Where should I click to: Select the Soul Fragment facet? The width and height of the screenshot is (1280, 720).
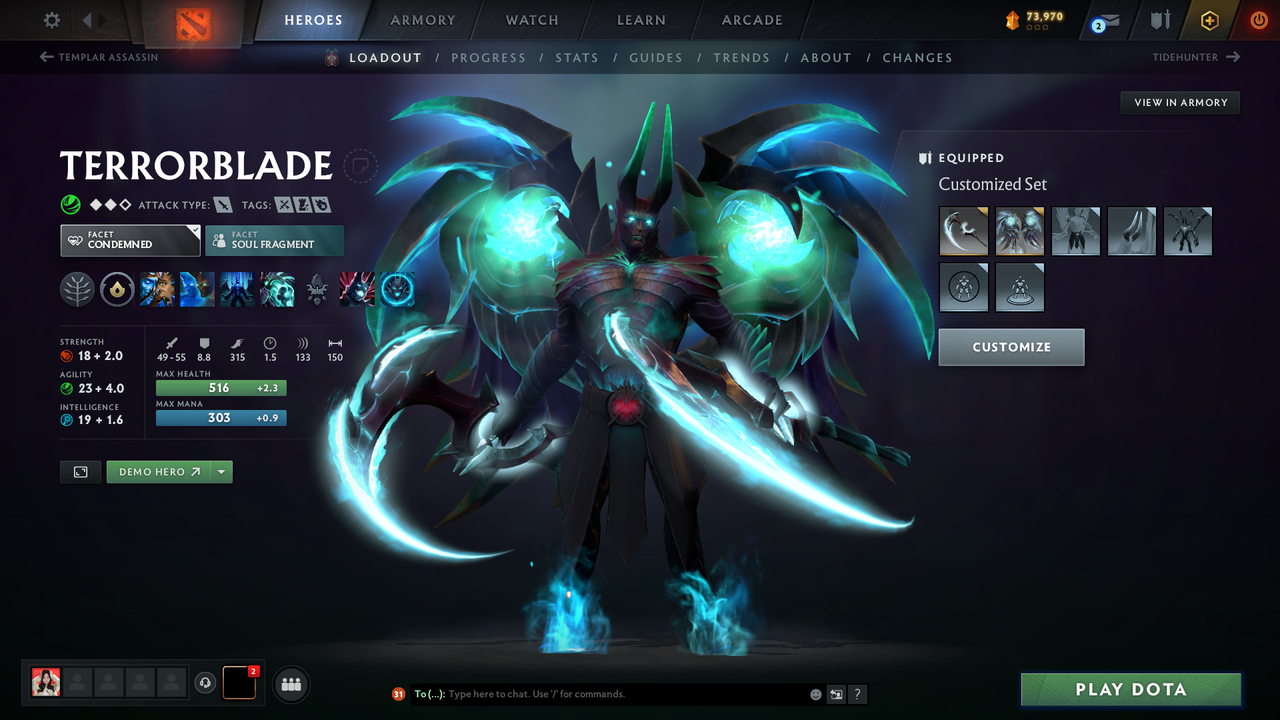coord(274,240)
